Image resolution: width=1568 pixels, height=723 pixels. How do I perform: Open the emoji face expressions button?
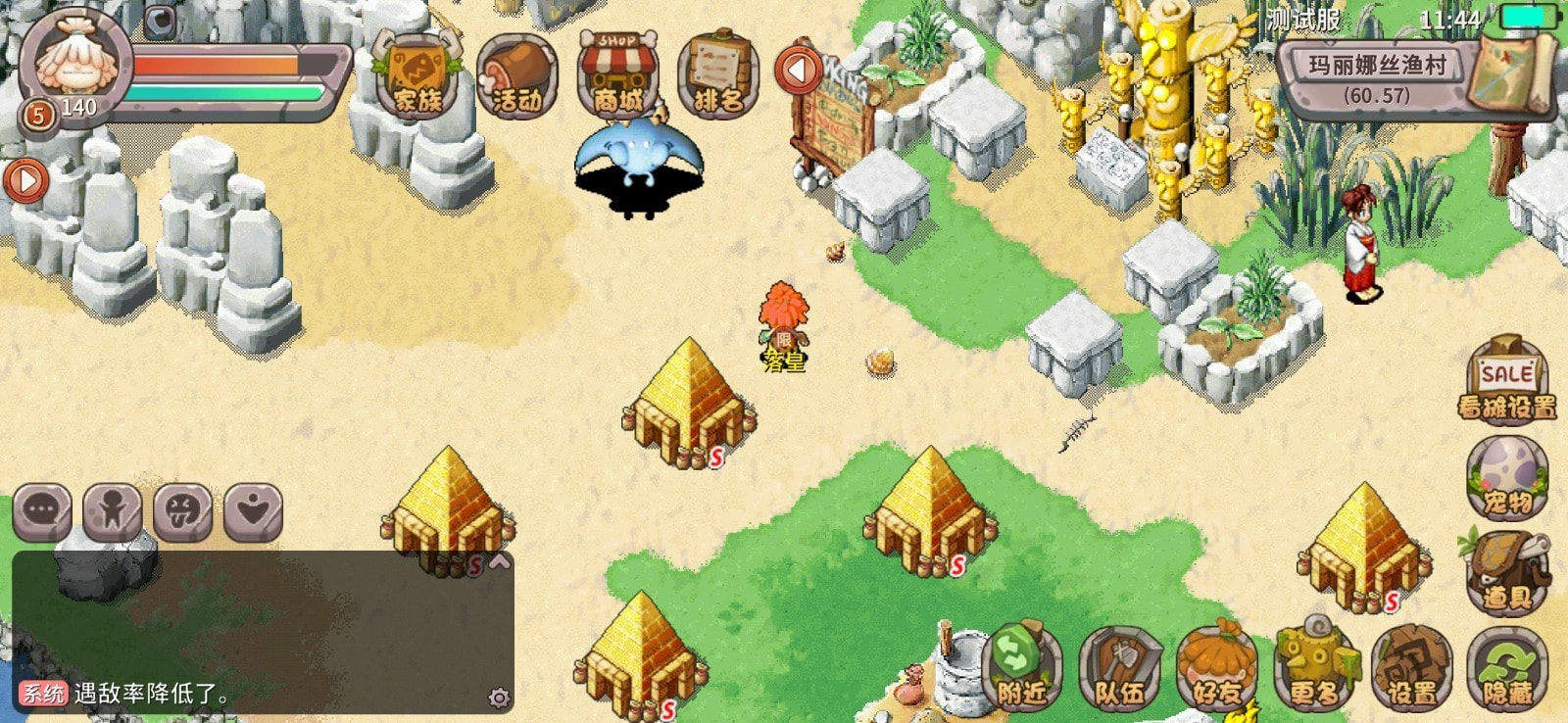182,510
